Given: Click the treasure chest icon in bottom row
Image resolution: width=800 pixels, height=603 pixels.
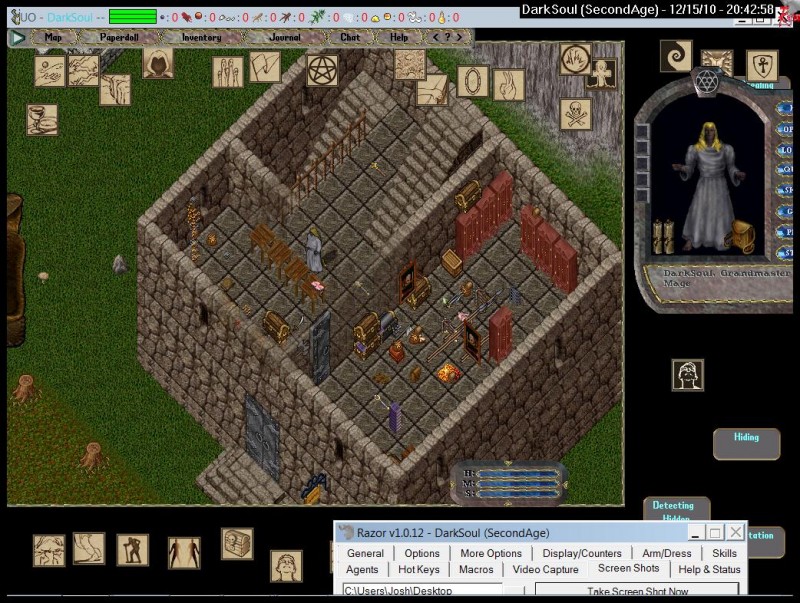Looking at the screenshot, I should 237,544.
